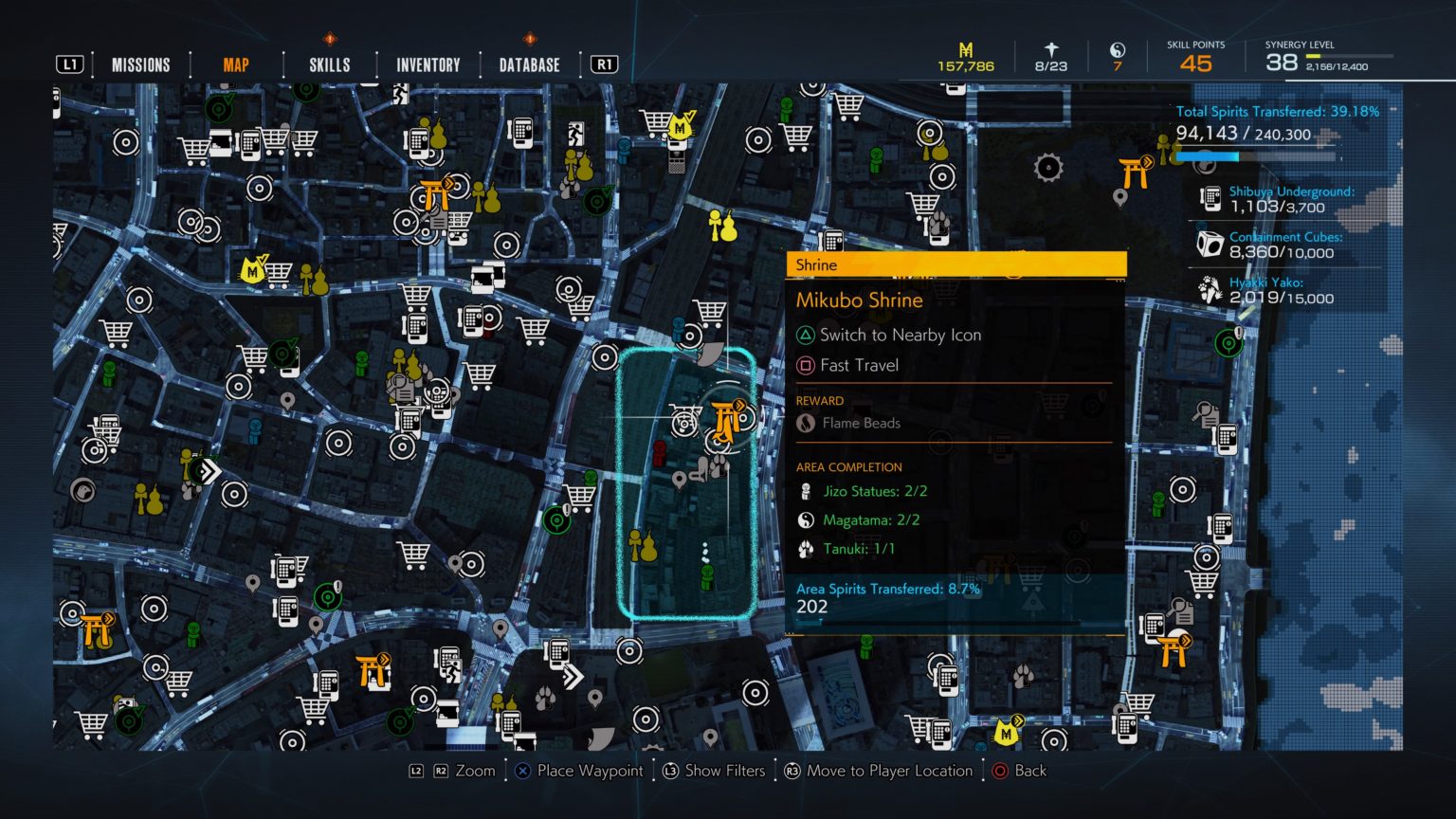Screen dimensions: 1456x819
Task: Select Switch to Nearby Icon option
Action: tap(900, 335)
